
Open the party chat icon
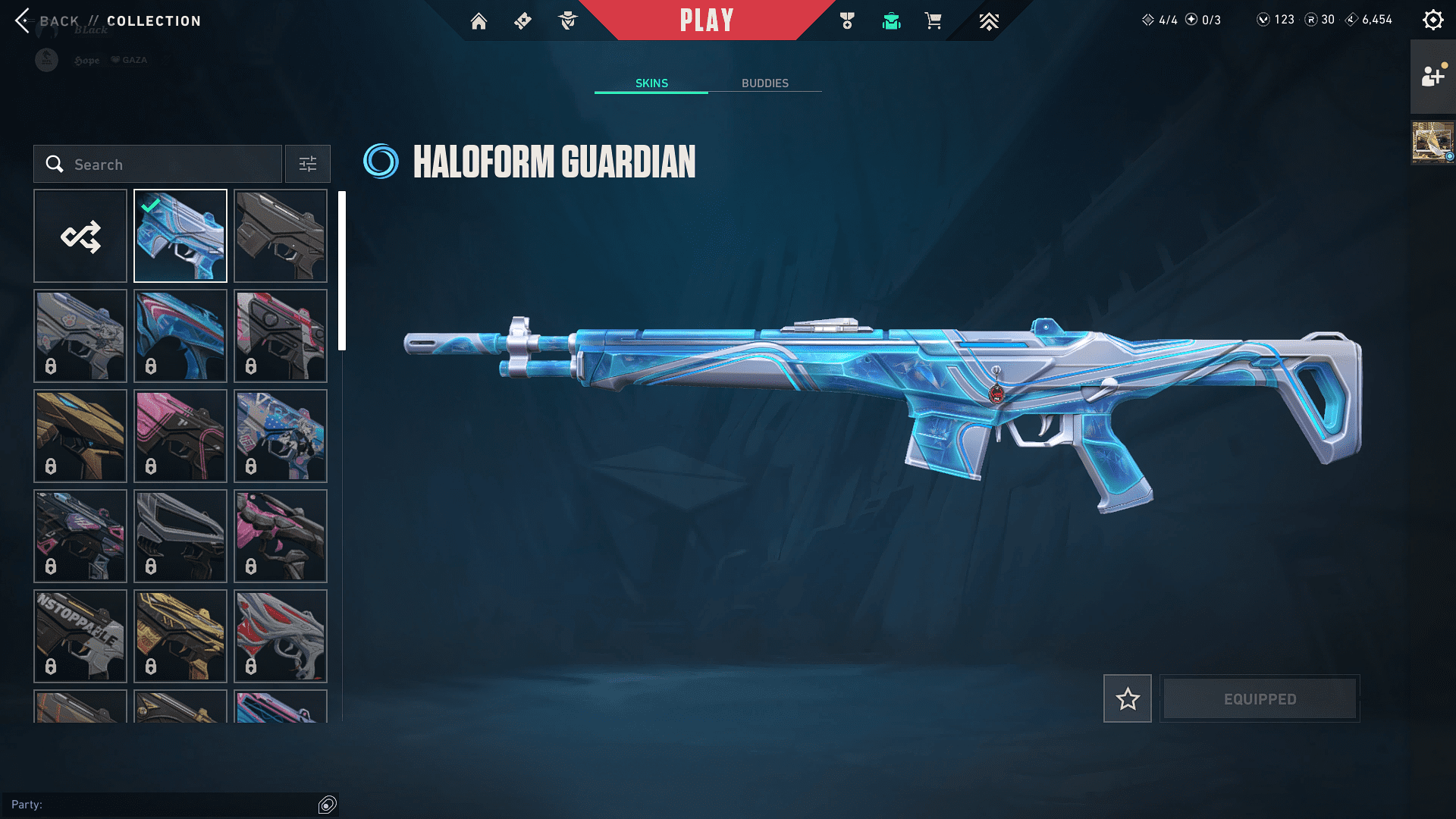coord(327,805)
